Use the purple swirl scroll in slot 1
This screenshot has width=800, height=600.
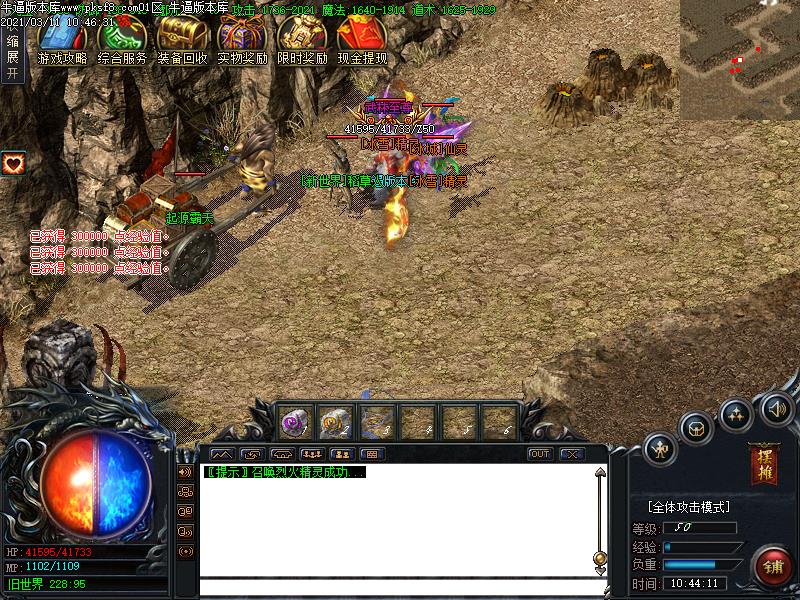[x=295, y=423]
